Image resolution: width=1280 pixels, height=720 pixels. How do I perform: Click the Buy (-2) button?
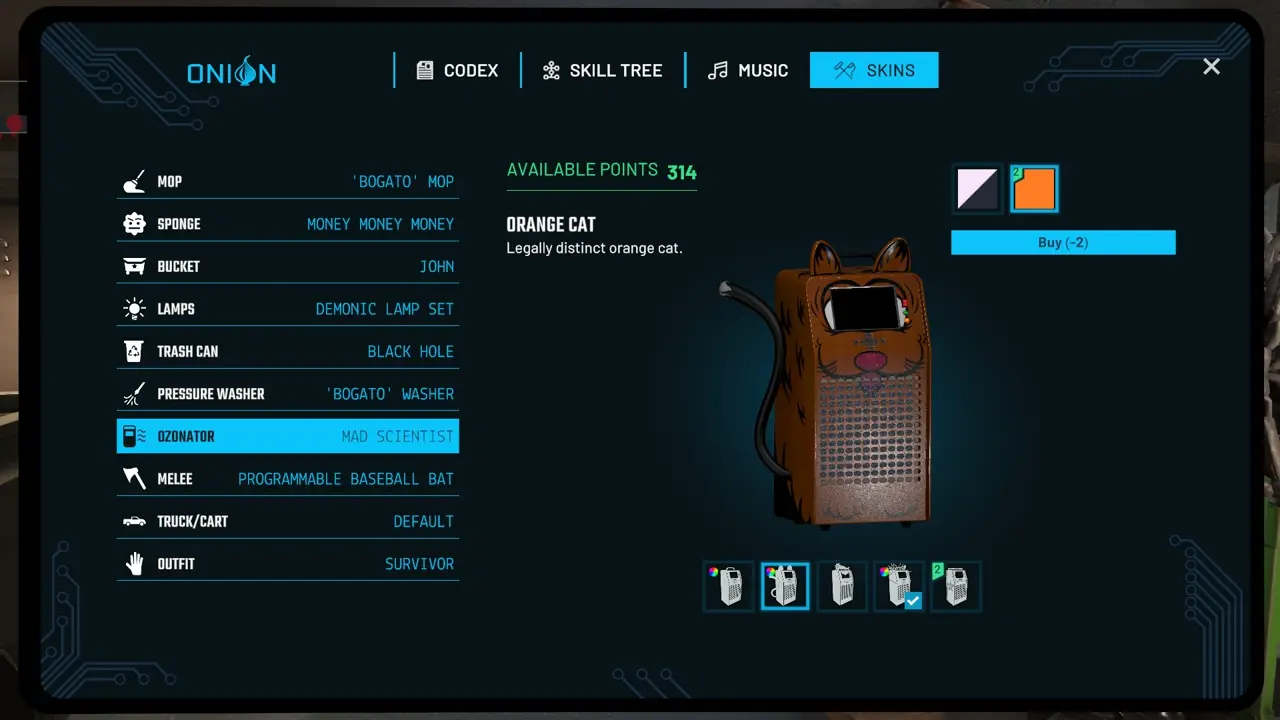[1062, 242]
